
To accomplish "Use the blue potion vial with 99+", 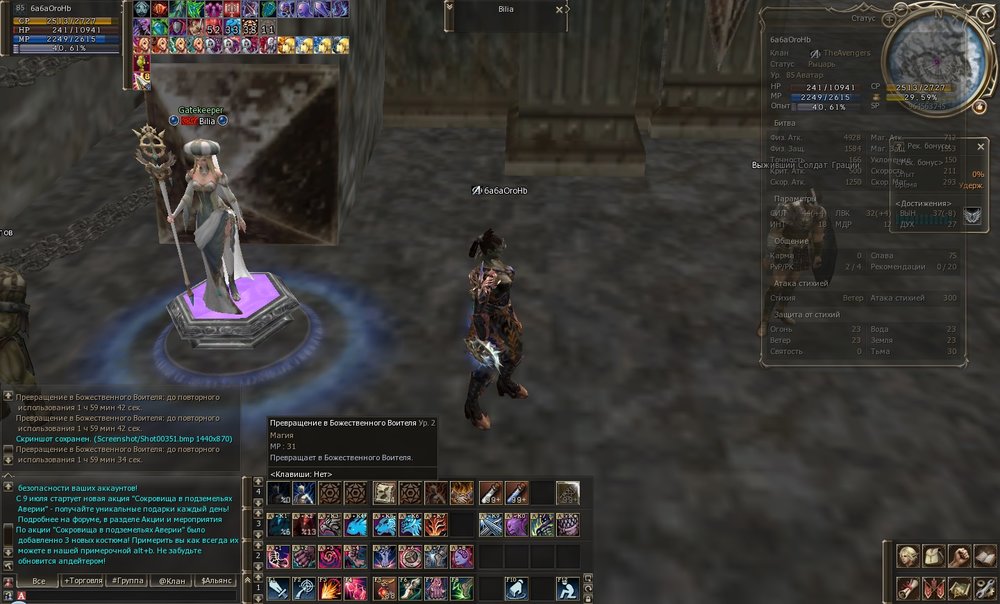I will 516,493.
